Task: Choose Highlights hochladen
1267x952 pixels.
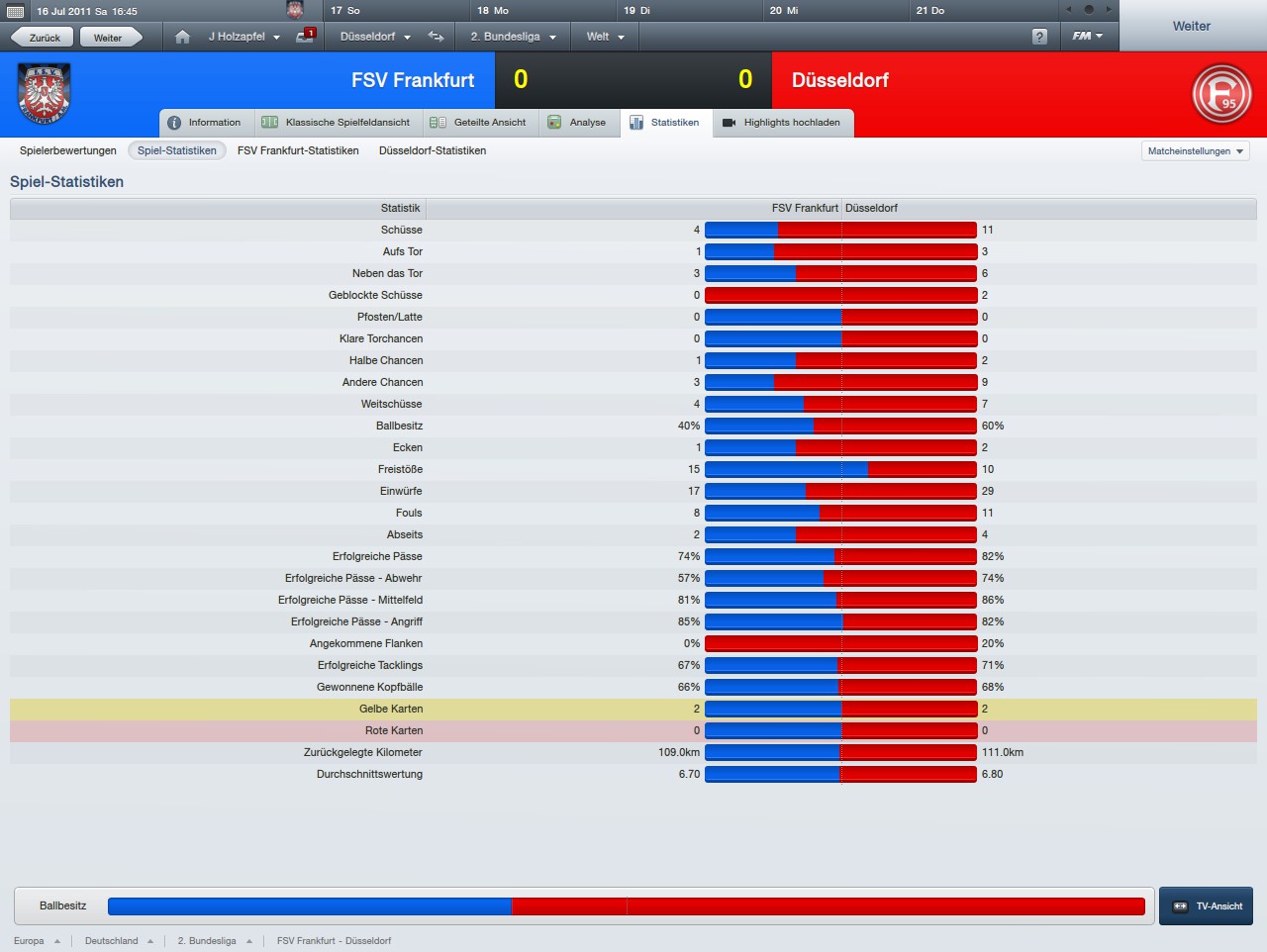Action: coord(782,123)
